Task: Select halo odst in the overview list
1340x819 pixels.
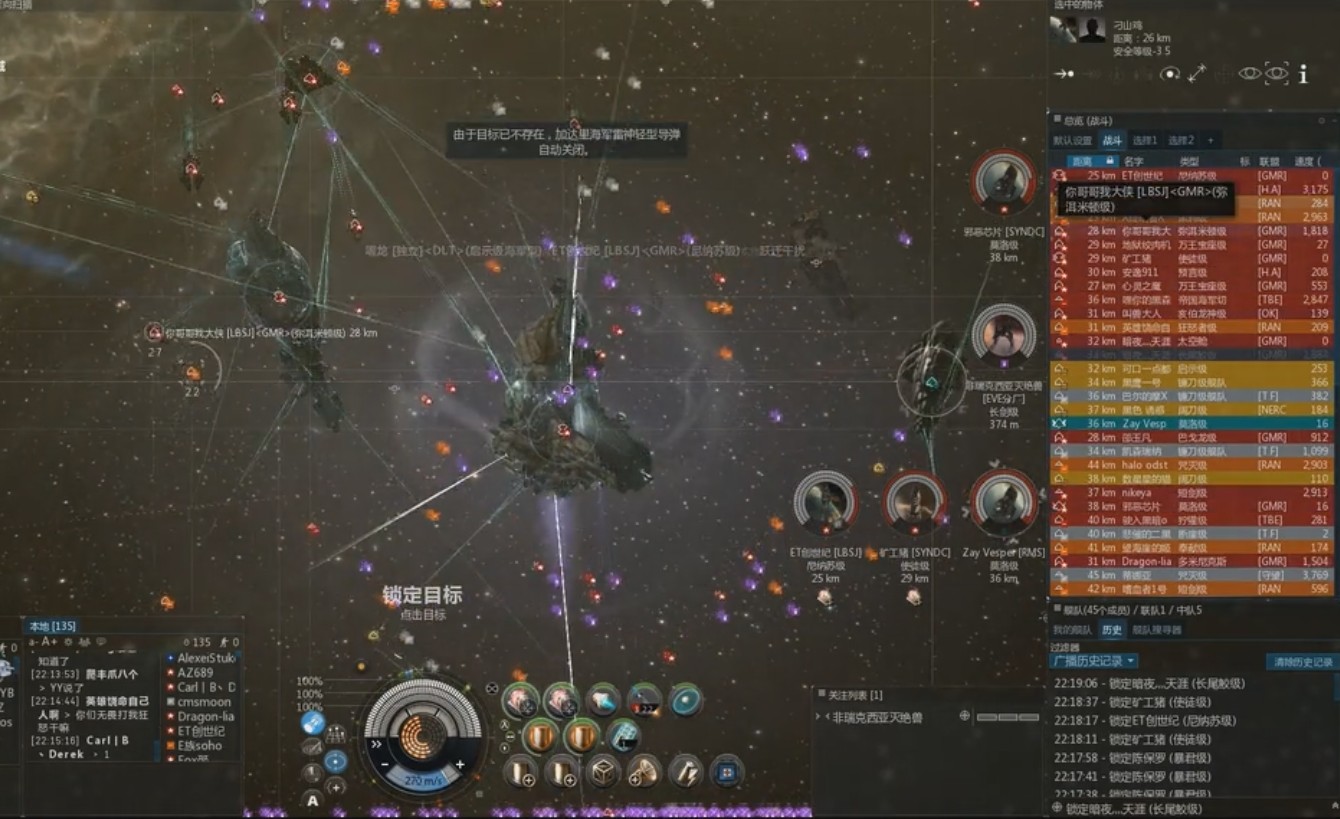Action: pos(1145,465)
